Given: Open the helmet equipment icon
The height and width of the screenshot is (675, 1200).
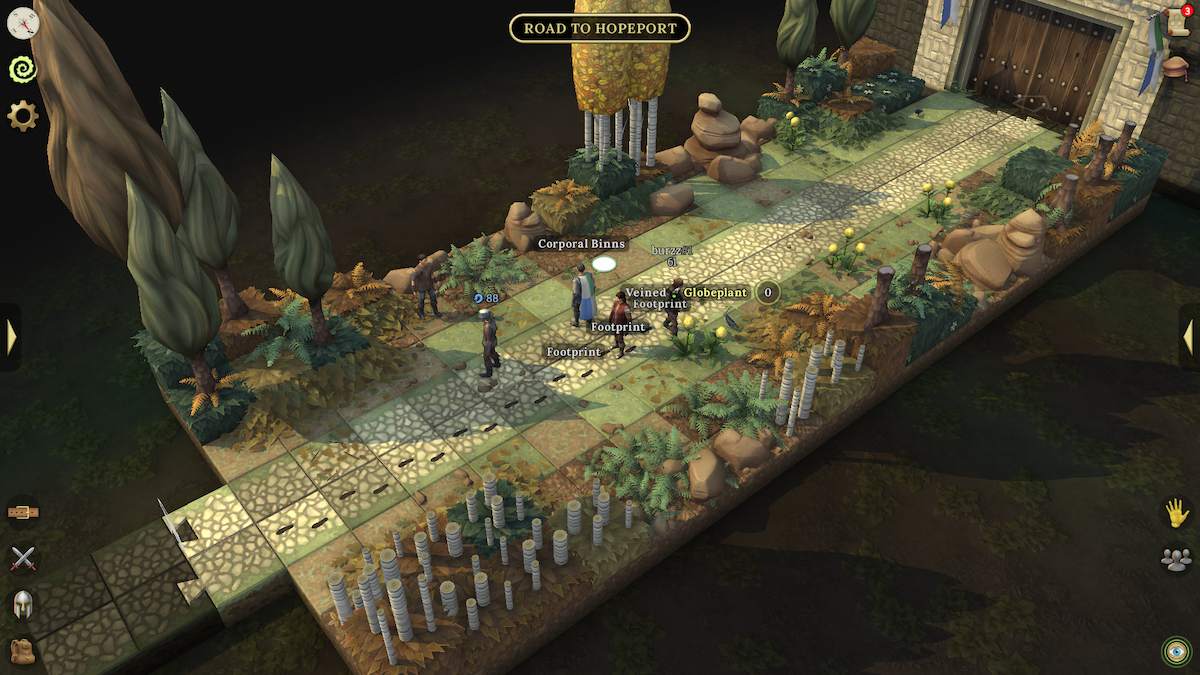Looking at the screenshot, I should [22, 604].
